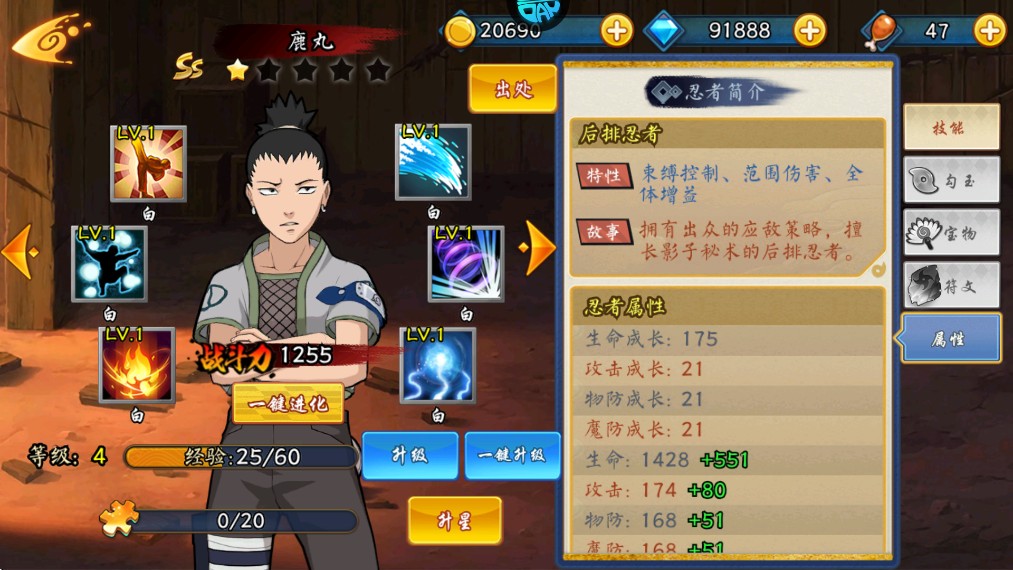Select the flame burst skill icon

pyautogui.click(x=137, y=365)
